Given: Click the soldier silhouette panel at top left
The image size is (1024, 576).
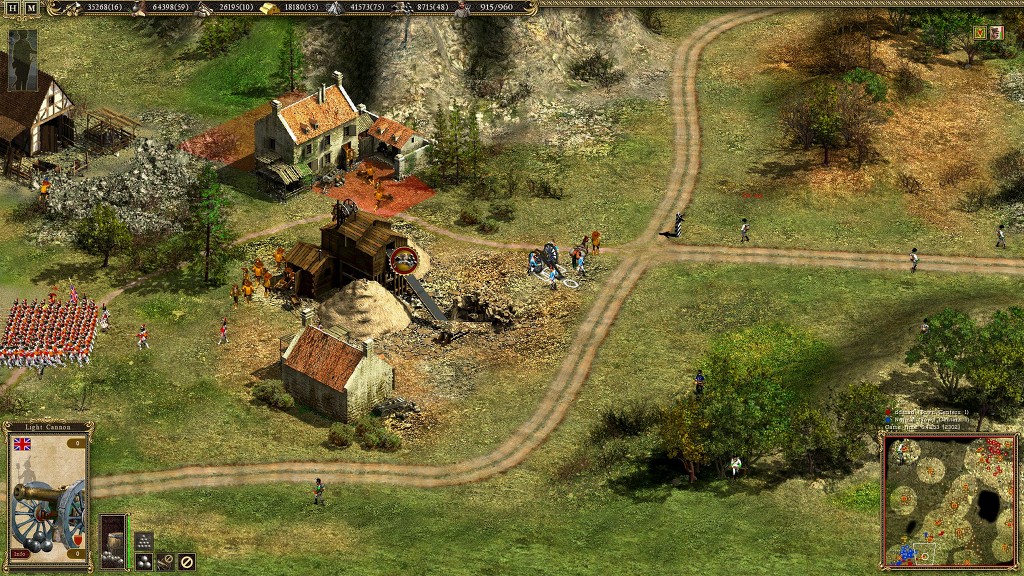Looking at the screenshot, I should [x=22, y=46].
